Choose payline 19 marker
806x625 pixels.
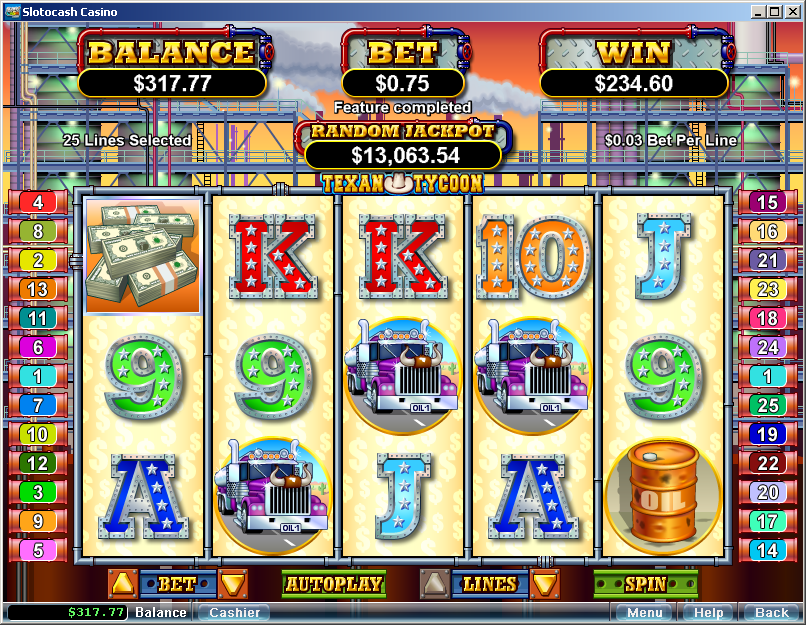(x=767, y=435)
